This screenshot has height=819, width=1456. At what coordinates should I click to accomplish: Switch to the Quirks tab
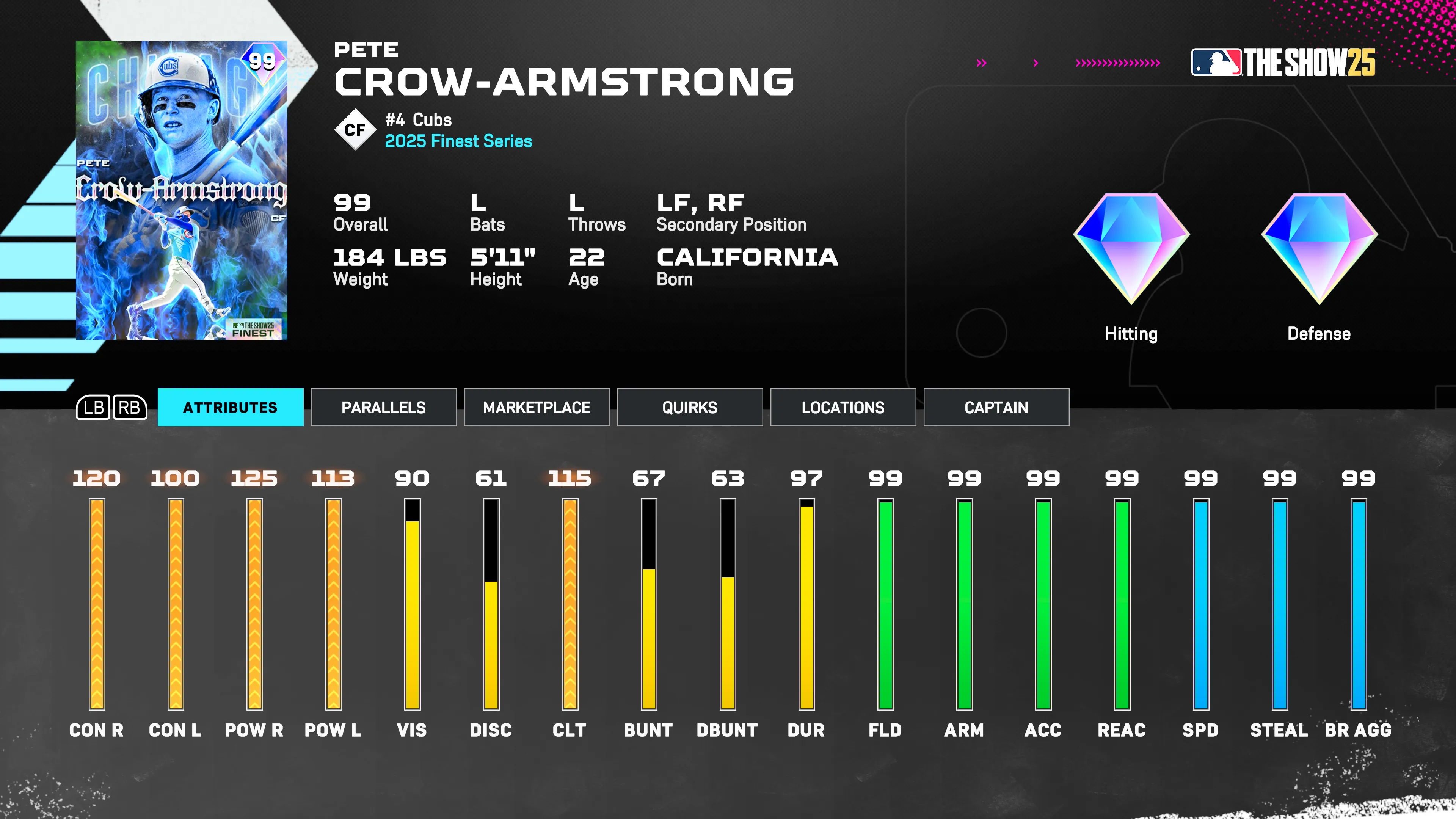[690, 408]
